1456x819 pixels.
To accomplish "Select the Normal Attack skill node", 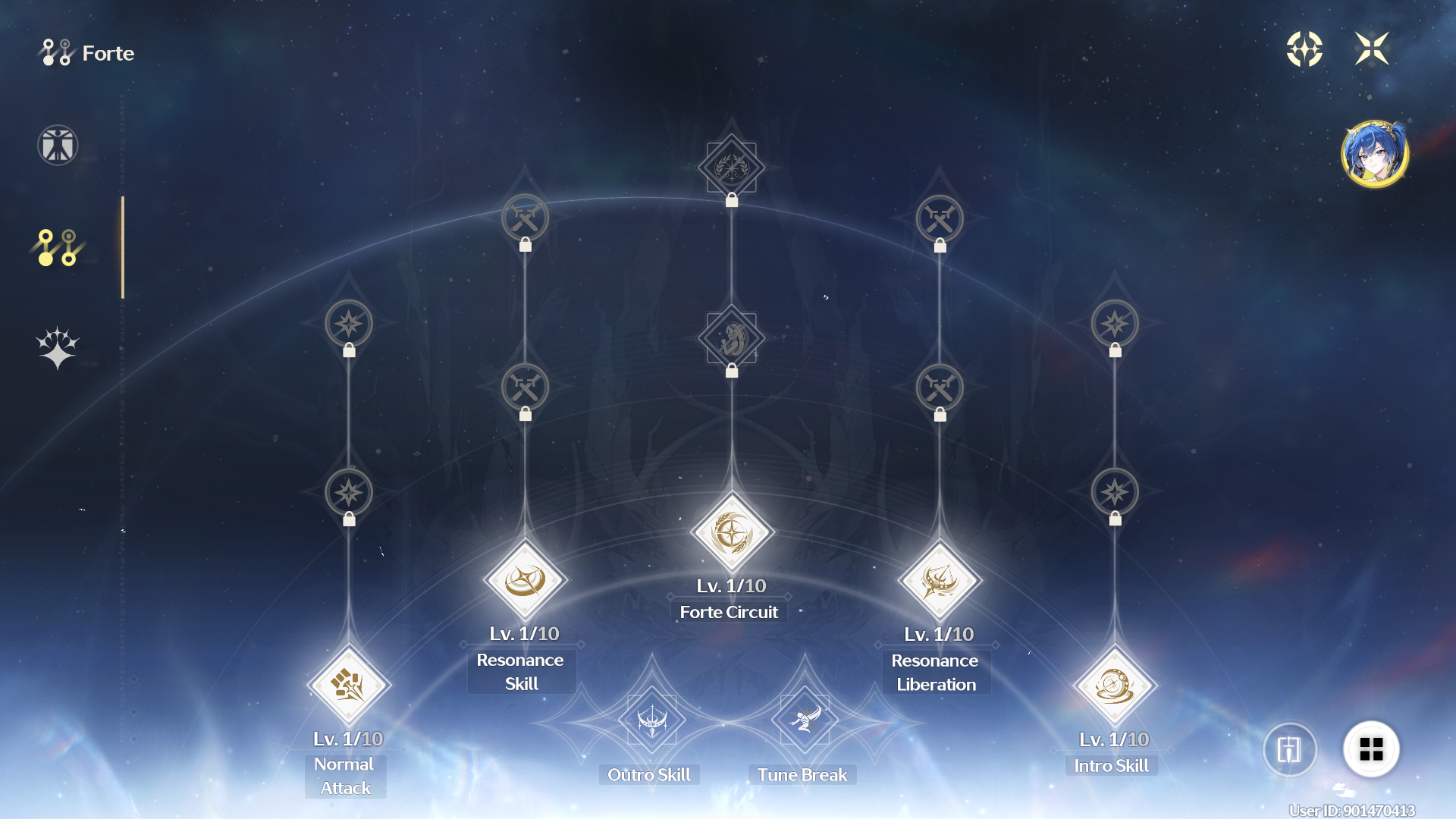I will 348,685.
